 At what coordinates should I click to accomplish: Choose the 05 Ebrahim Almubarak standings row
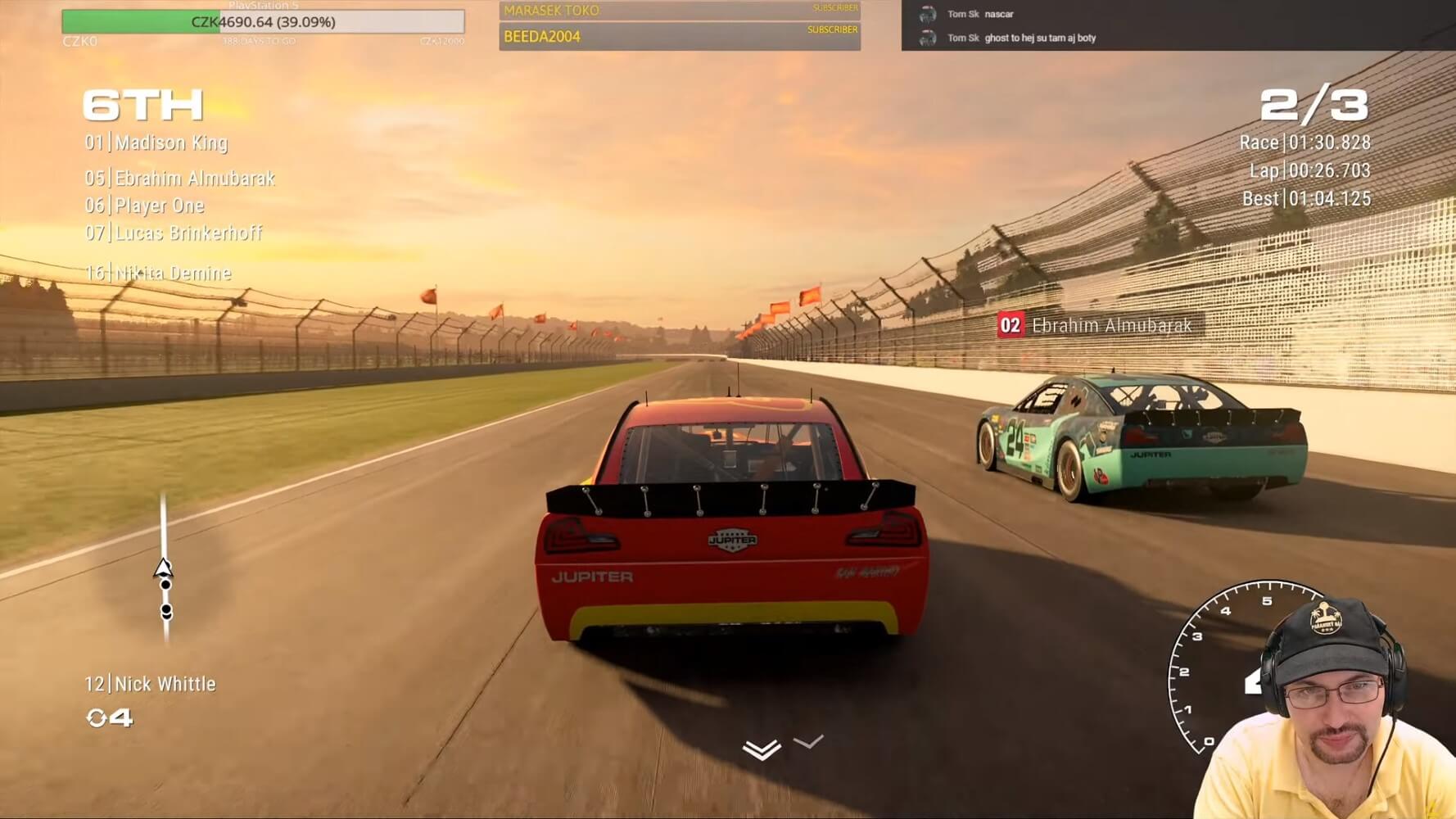pos(180,179)
